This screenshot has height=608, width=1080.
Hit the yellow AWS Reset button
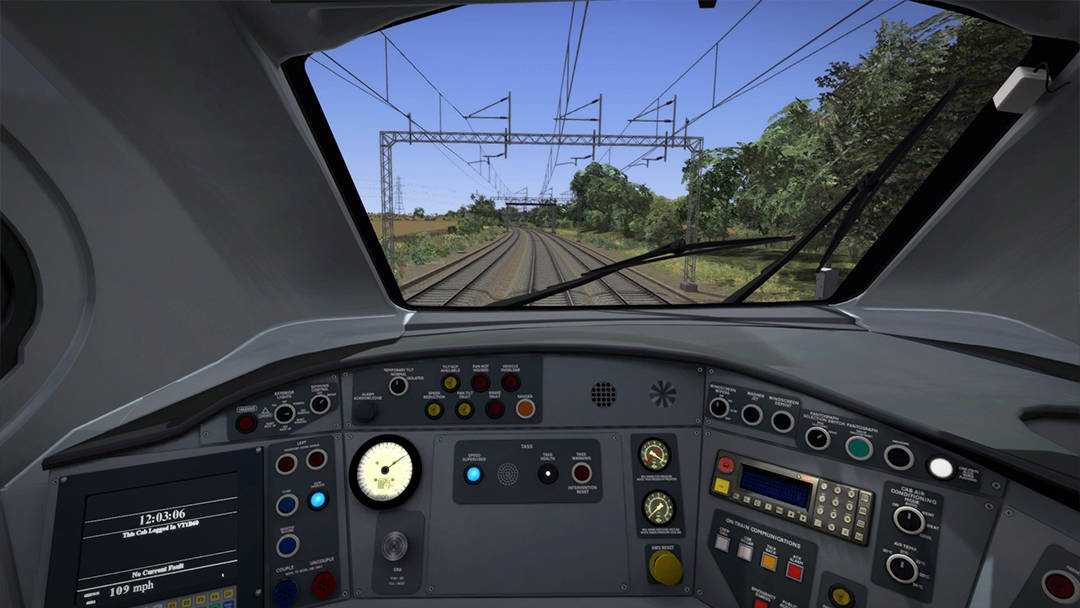[x=665, y=567]
